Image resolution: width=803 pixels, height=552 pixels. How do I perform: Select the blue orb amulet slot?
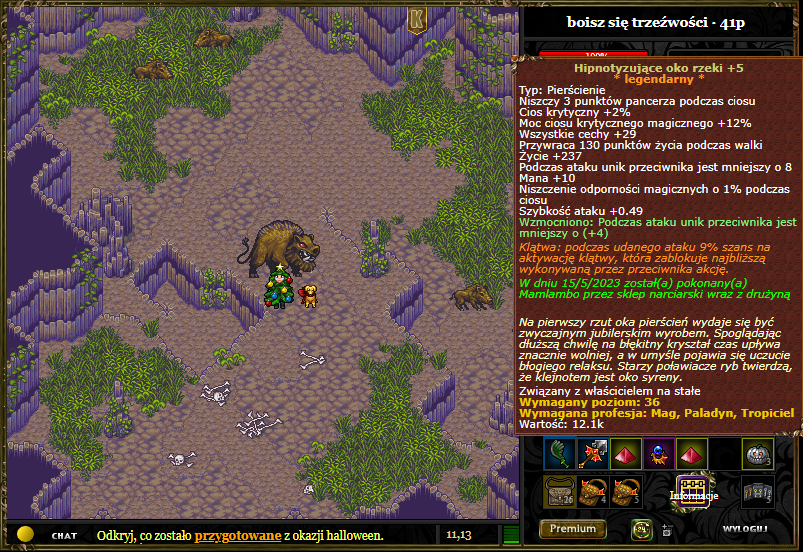click(659, 454)
